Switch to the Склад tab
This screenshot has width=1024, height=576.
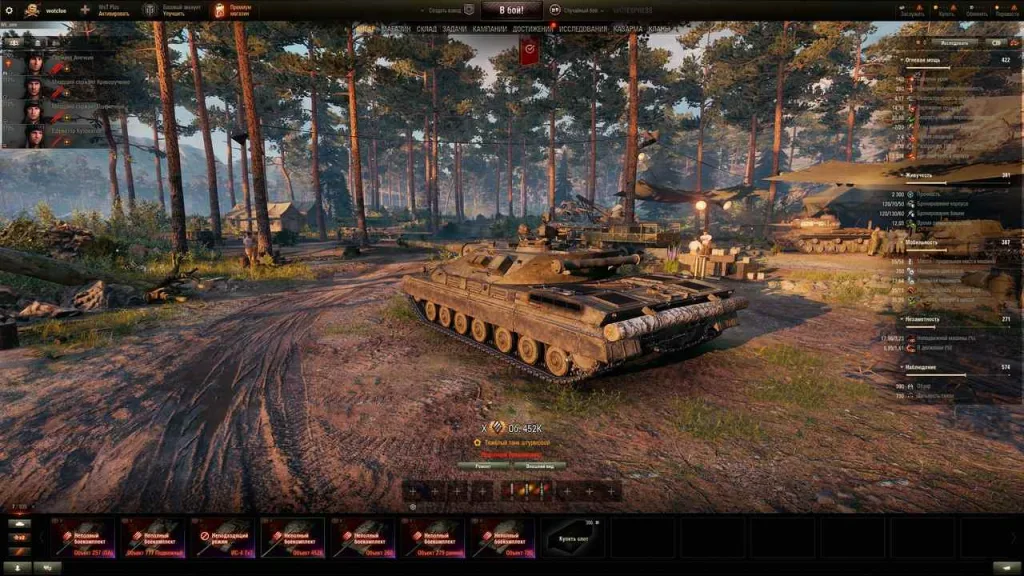click(x=426, y=30)
